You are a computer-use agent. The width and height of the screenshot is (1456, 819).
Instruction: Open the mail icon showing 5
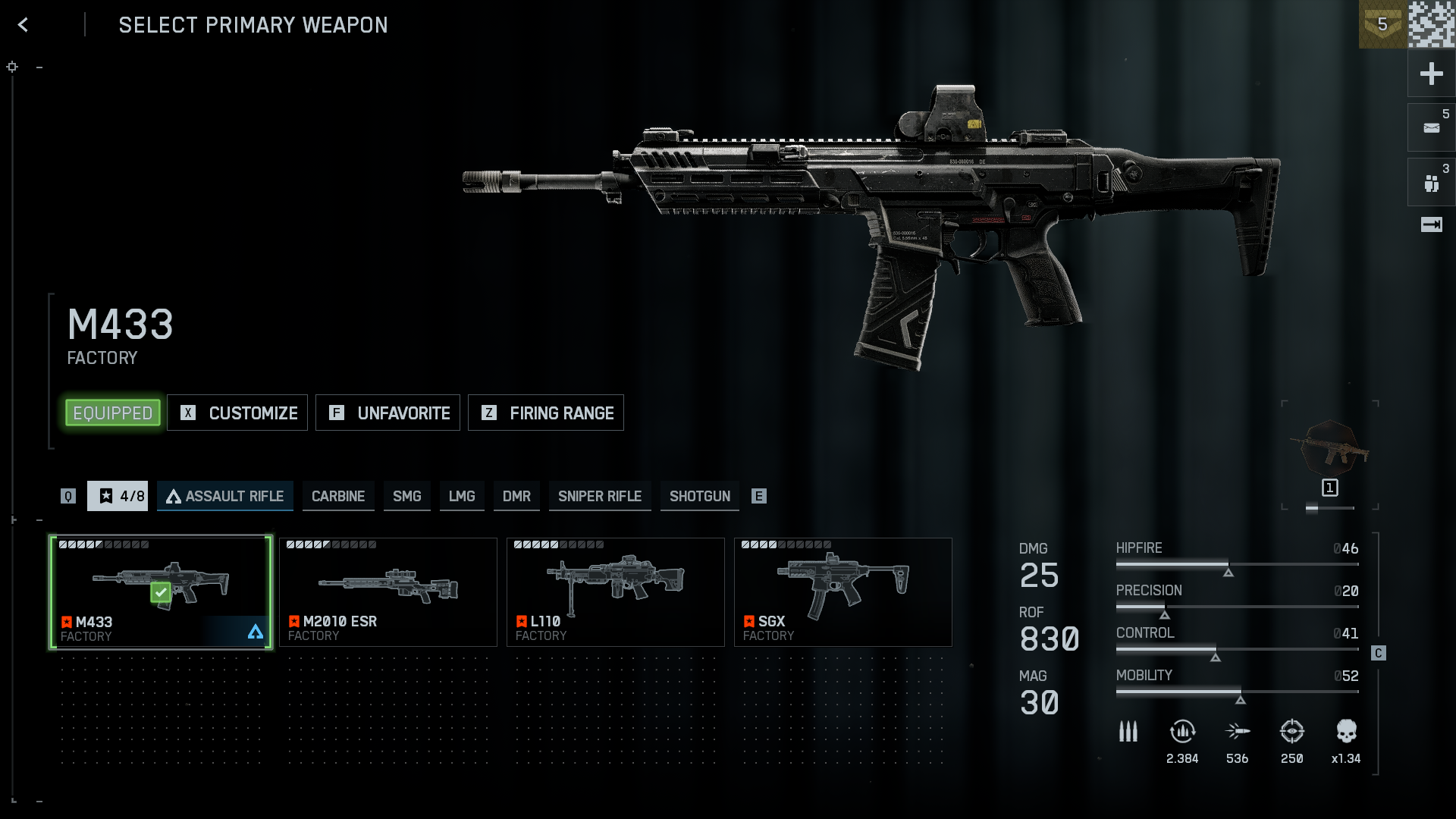(x=1431, y=127)
